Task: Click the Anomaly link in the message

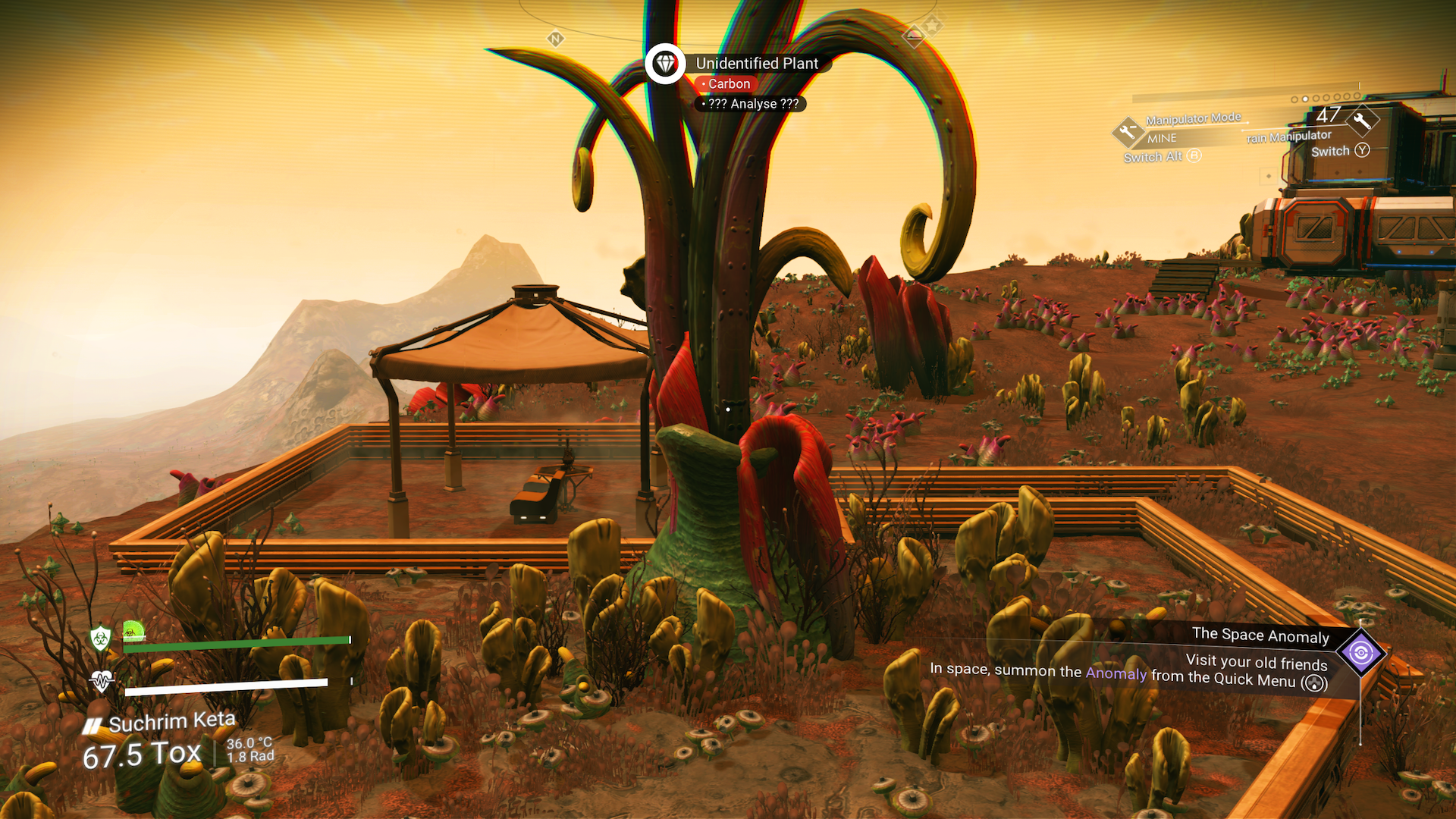Action: 1115,674
